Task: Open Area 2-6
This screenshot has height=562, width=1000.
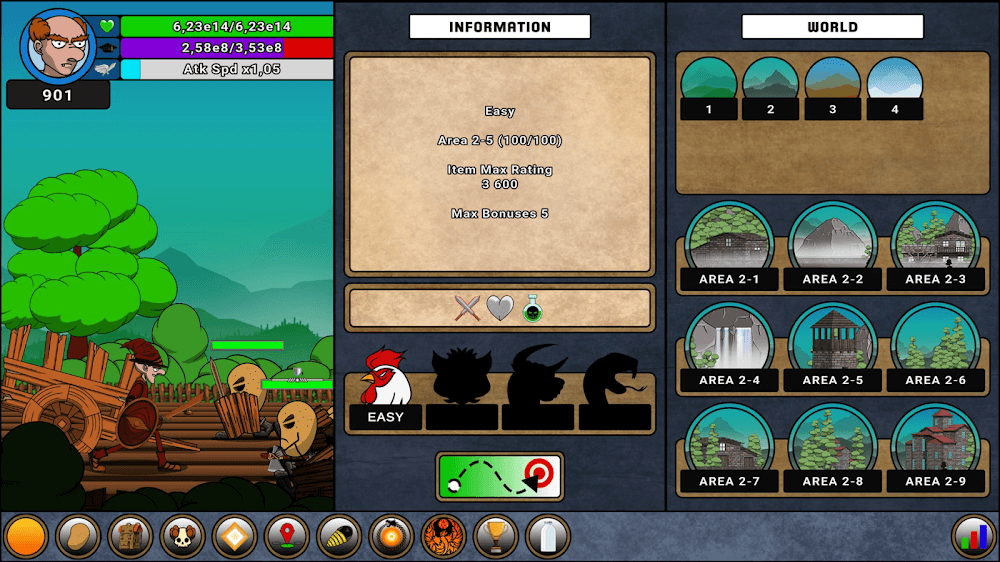Action: [x=935, y=347]
